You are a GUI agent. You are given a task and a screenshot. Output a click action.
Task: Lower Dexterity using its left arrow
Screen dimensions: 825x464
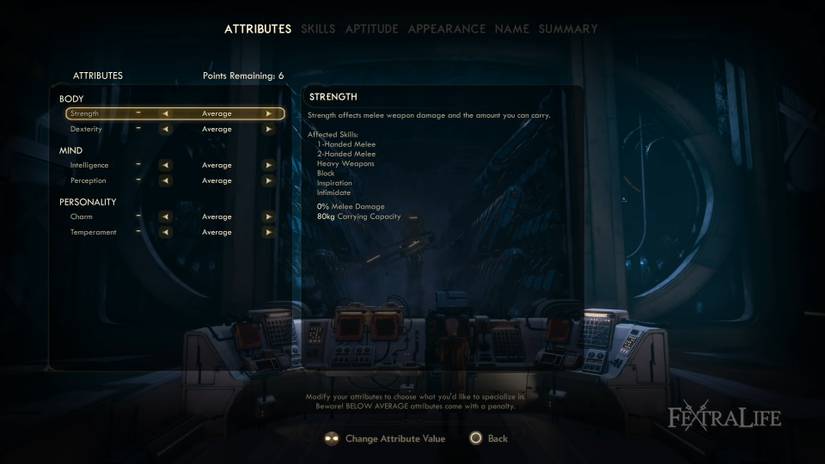coord(165,129)
